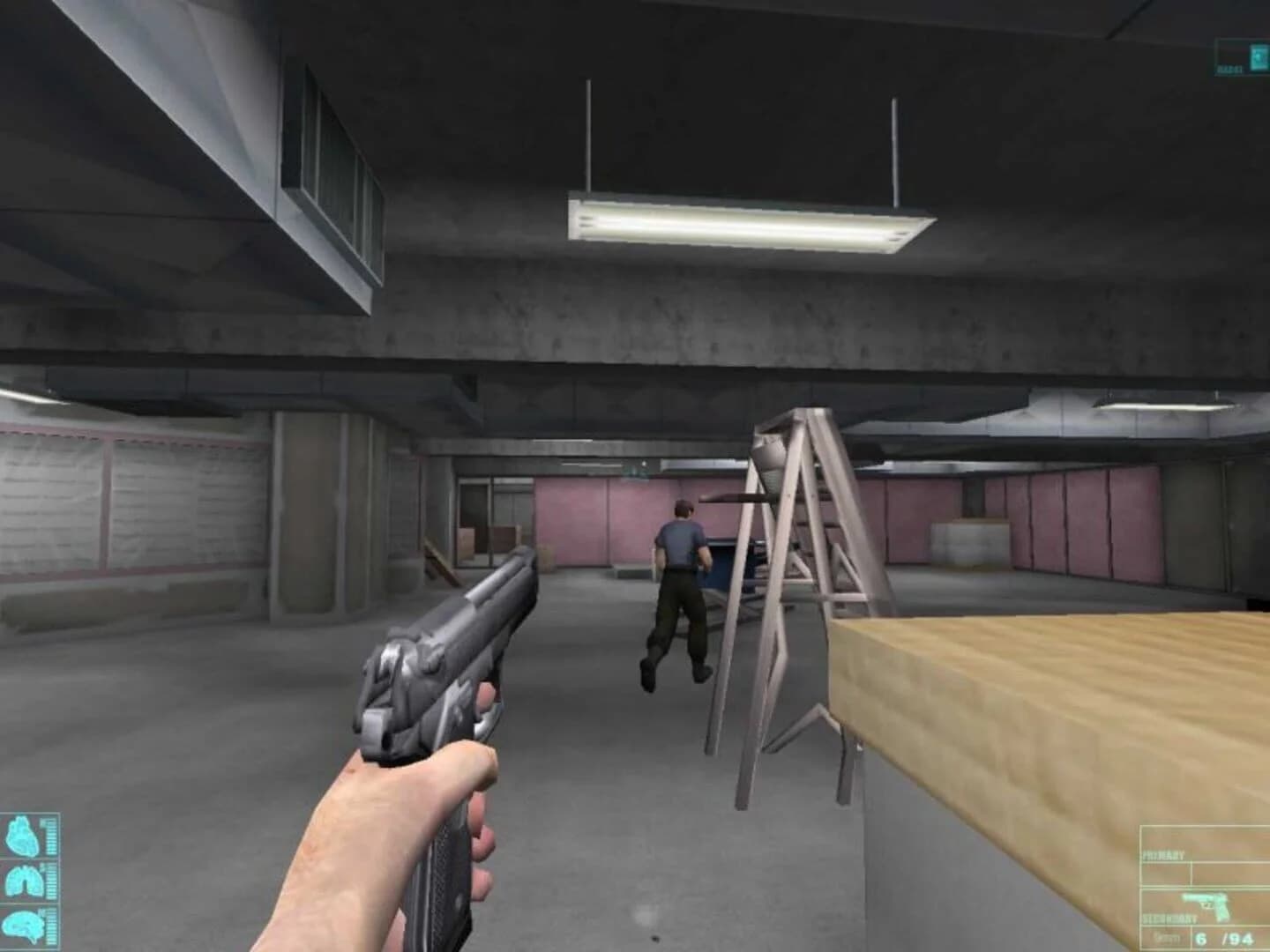Click the RADAR label in the corner
This screenshot has width=1270, height=952.
[1229, 68]
